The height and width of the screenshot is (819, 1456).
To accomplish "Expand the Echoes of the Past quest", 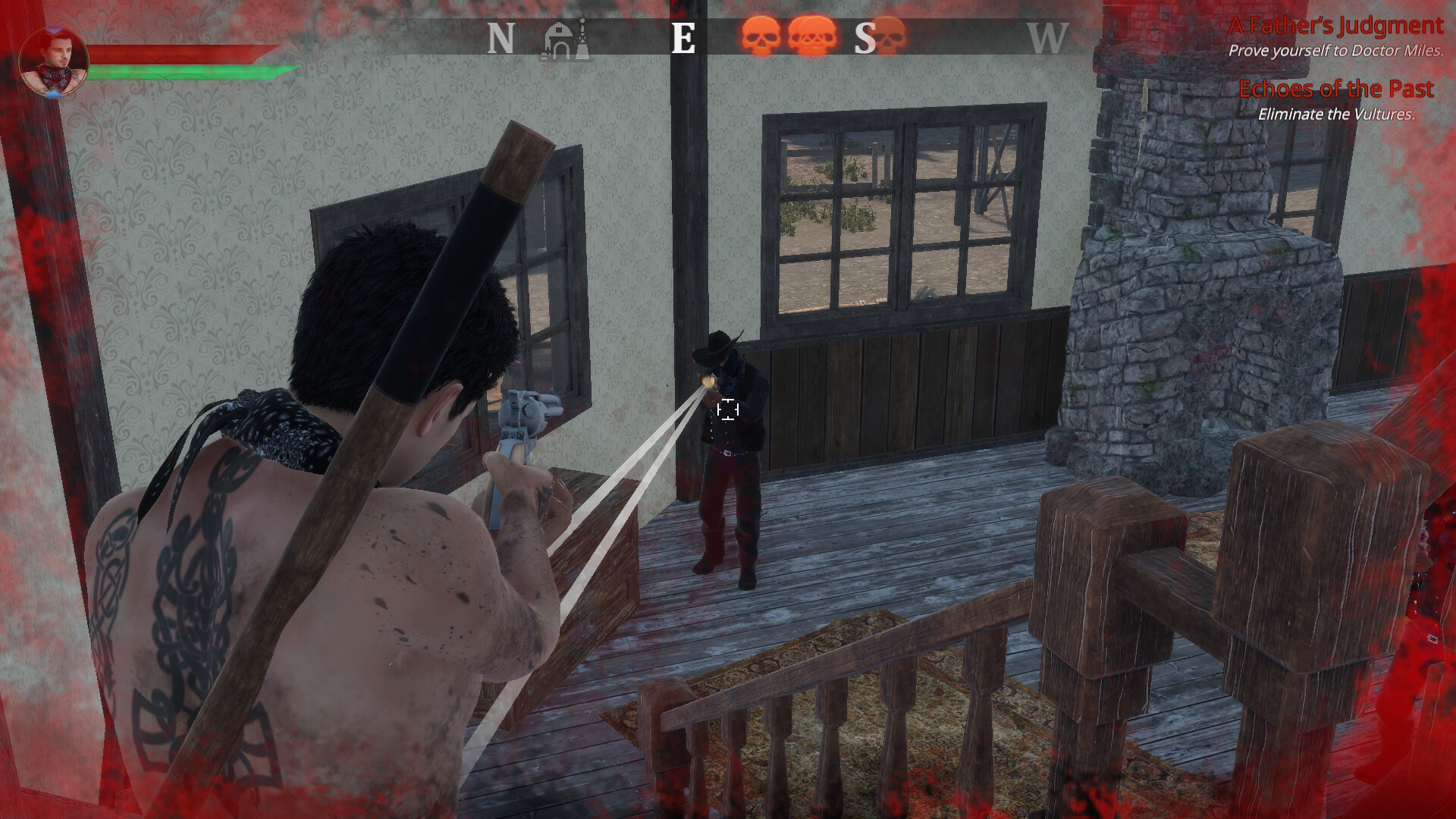I will point(1337,89).
